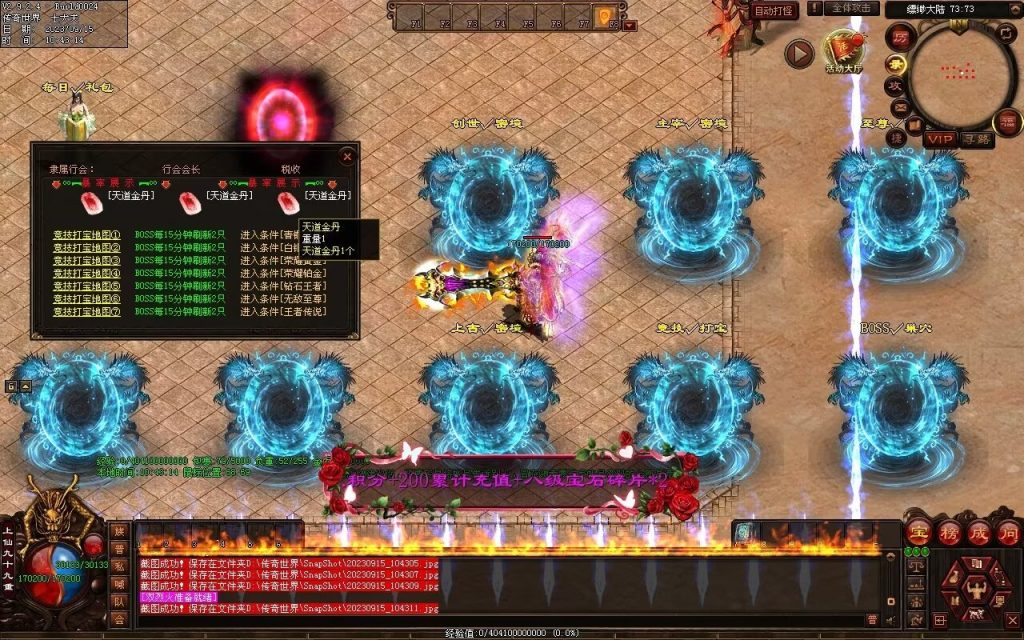Click the mail envelope icon beside minimap
The height and width of the screenshot is (640, 1024).
(899, 106)
